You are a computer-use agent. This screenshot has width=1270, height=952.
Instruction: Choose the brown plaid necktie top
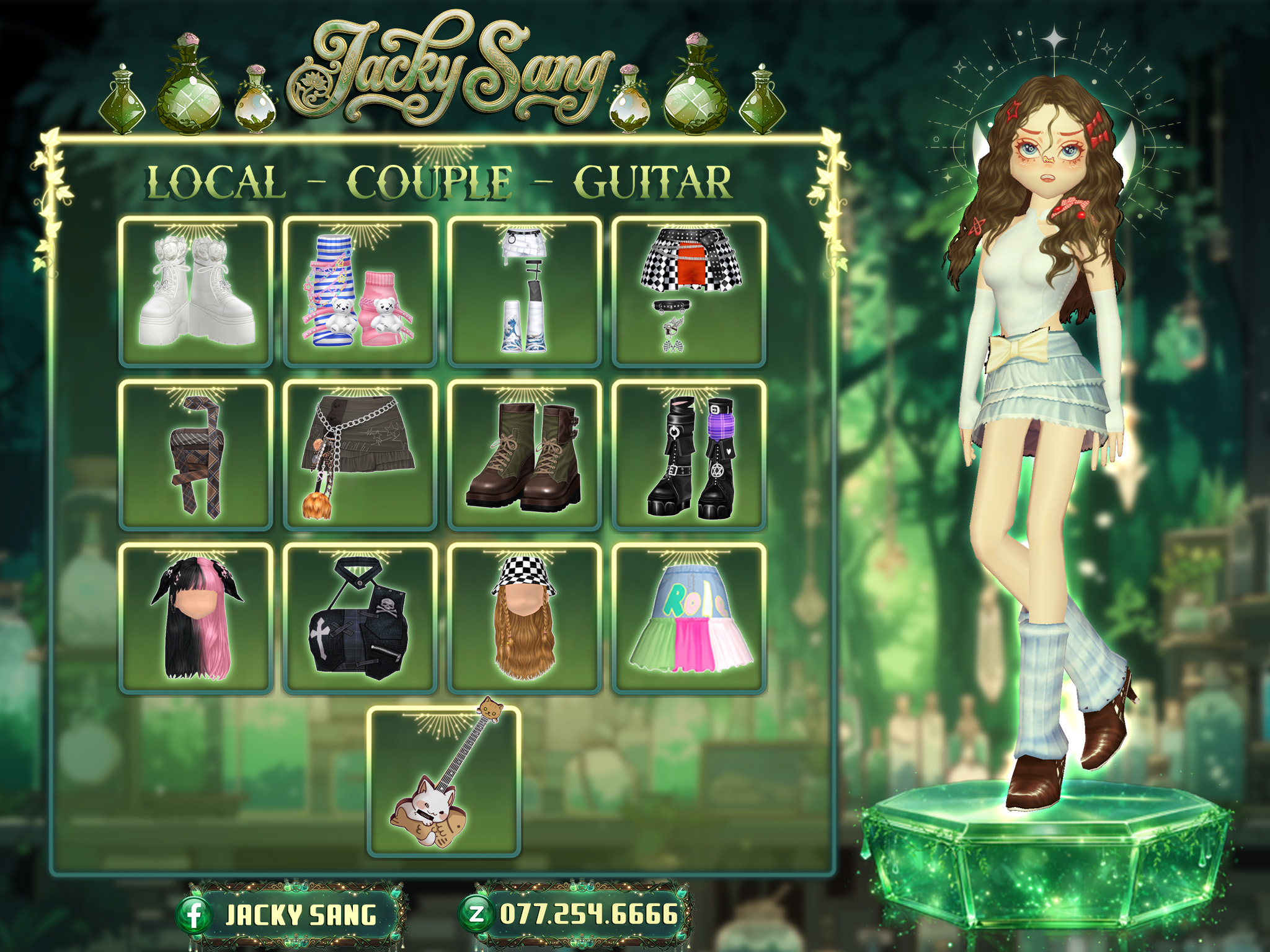pyautogui.click(x=196, y=455)
